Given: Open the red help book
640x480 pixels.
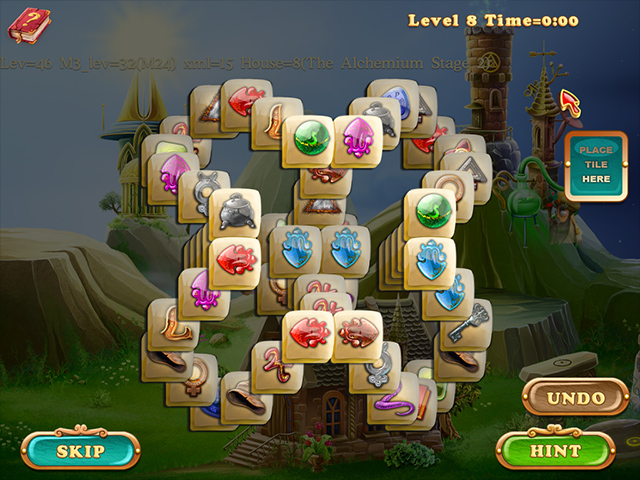Looking at the screenshot, I should 29,22.
